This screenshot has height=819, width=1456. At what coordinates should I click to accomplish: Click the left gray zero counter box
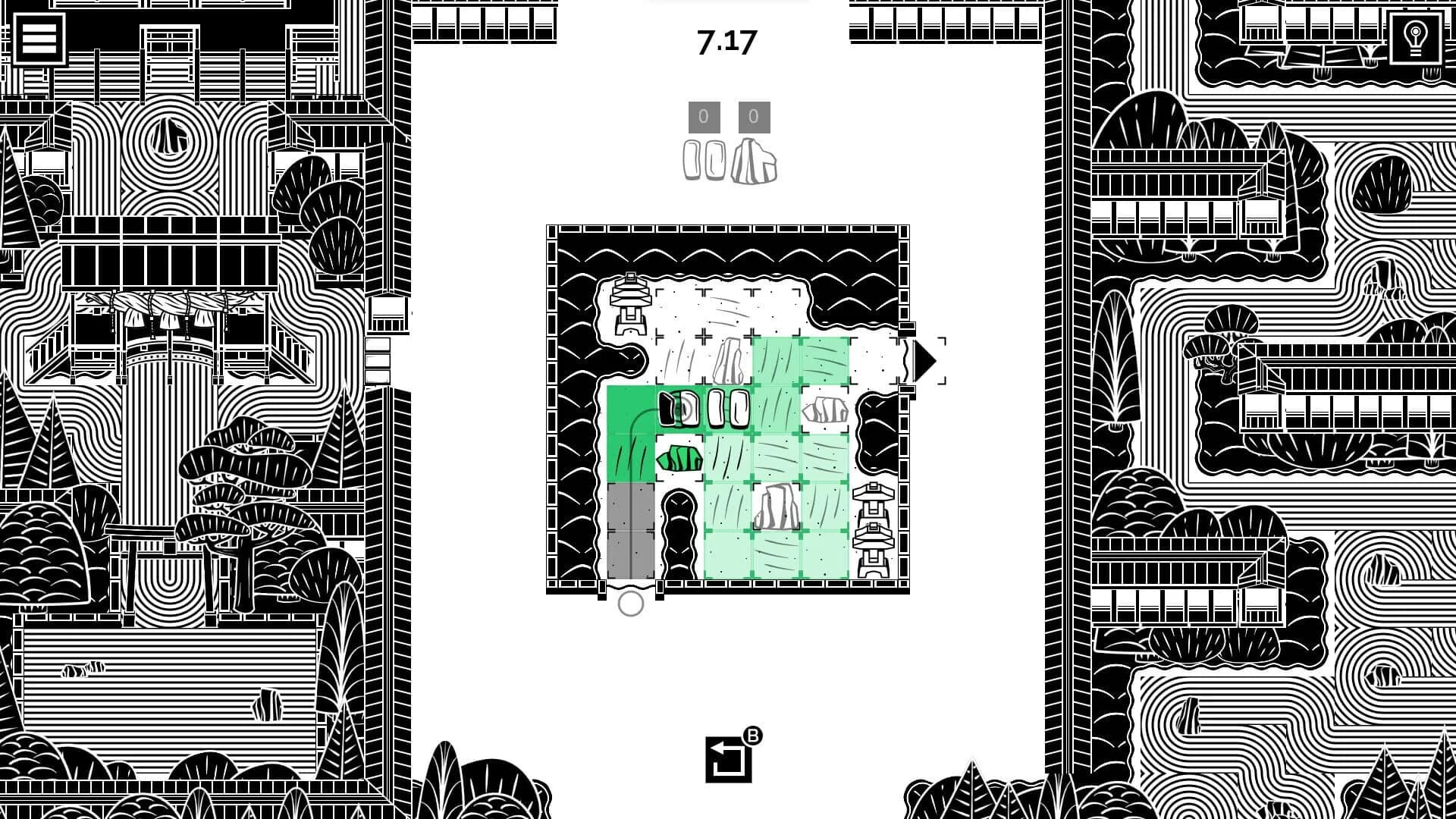(x=704, y=115)
